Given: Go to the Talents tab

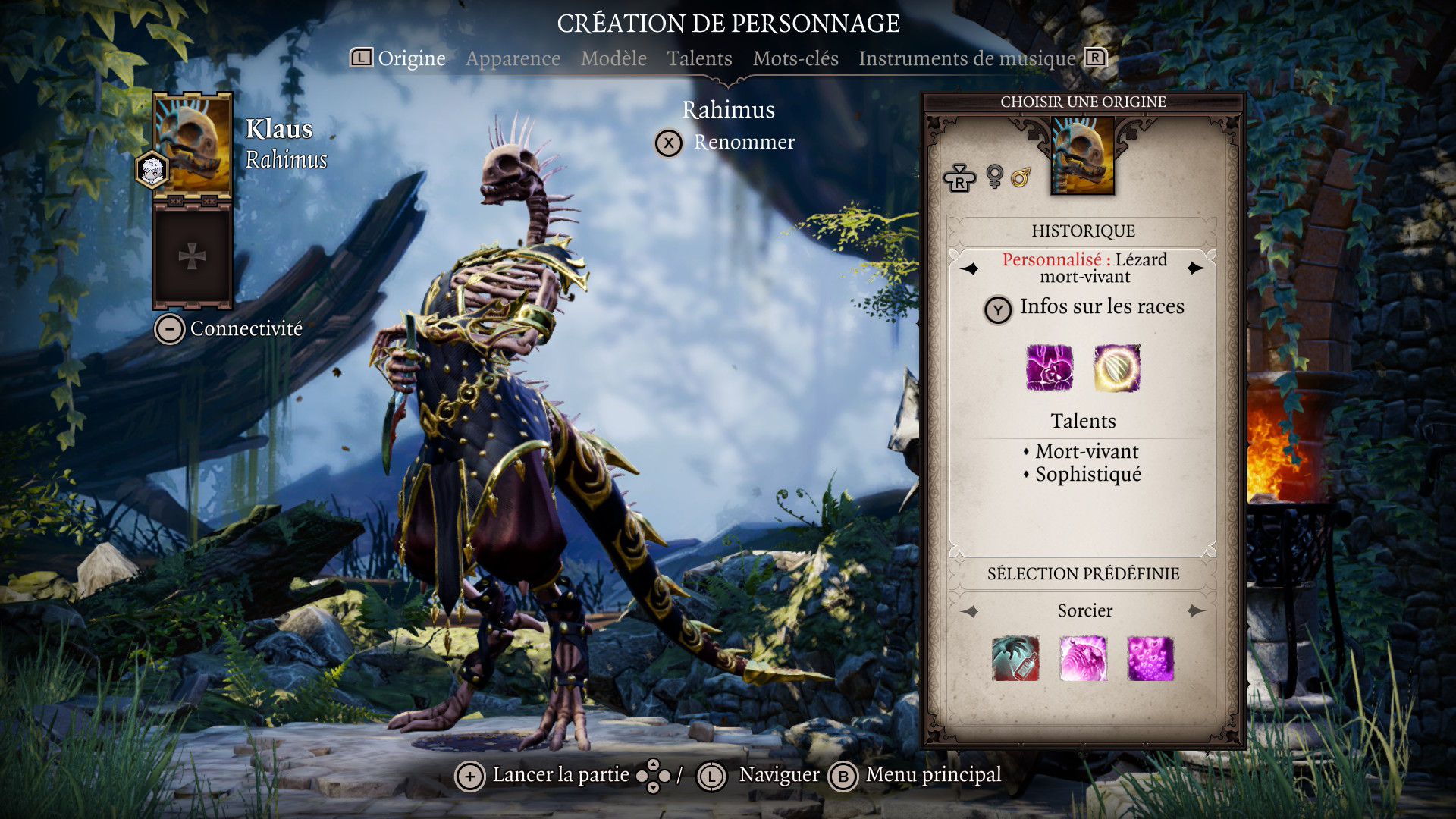Looking at the screenshot, I should (699, 58).
